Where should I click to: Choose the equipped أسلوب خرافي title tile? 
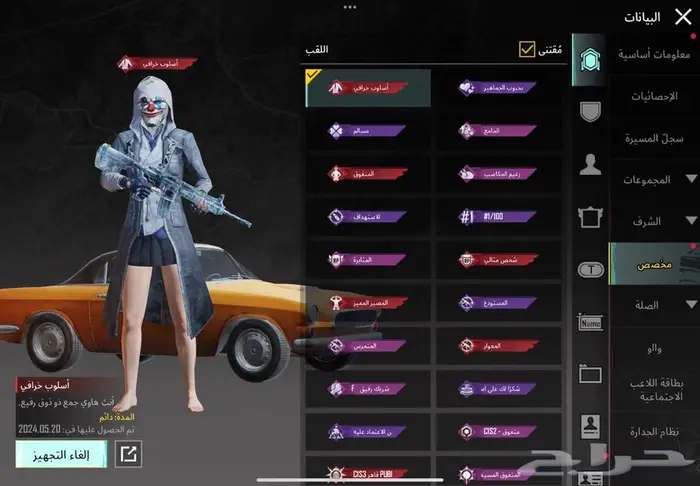click(x=368, y=88)
